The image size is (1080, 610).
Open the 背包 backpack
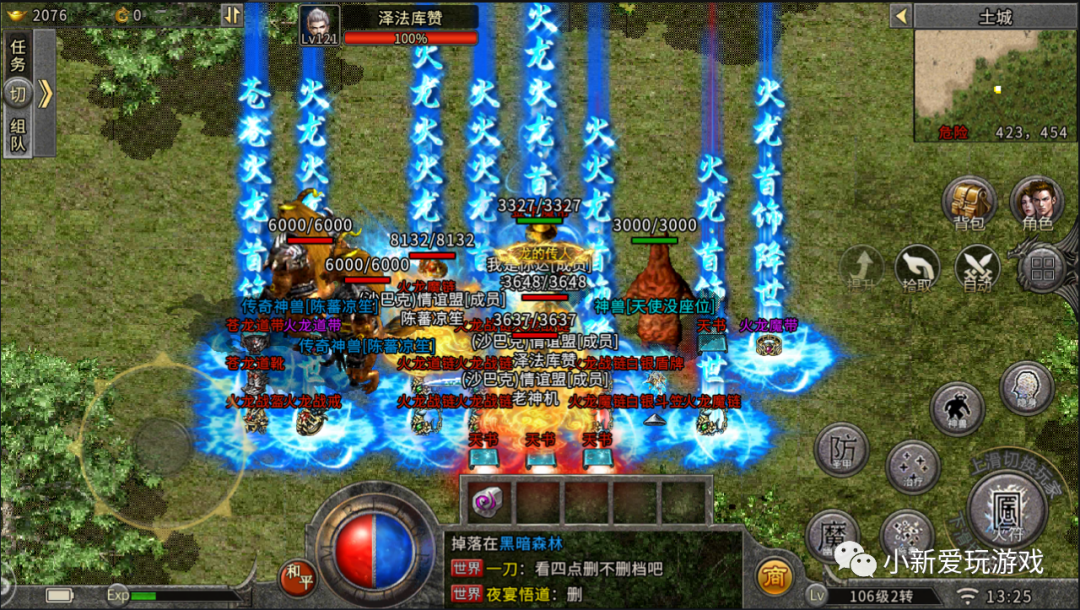(969, 202)
